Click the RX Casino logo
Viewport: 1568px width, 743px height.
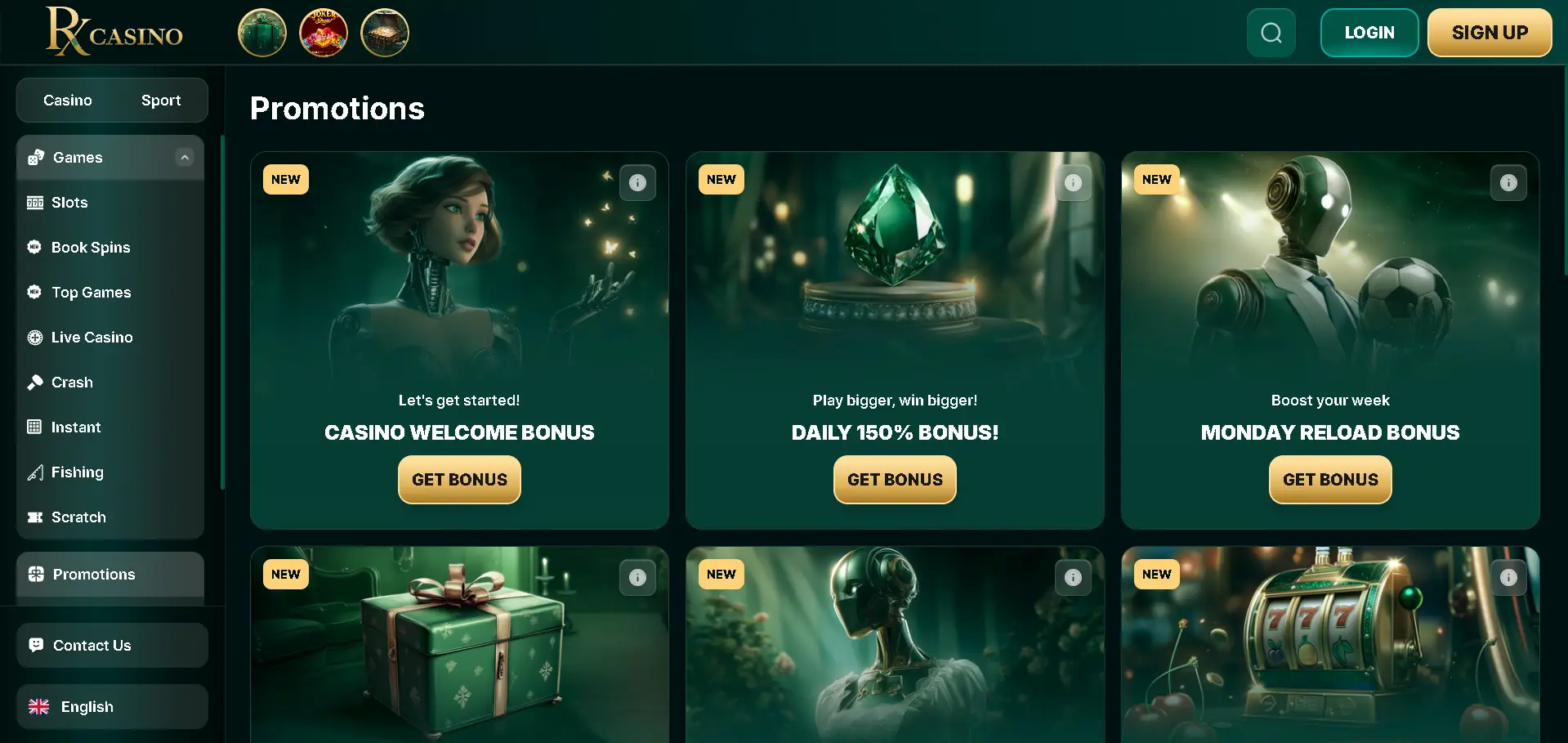[114, 32]
